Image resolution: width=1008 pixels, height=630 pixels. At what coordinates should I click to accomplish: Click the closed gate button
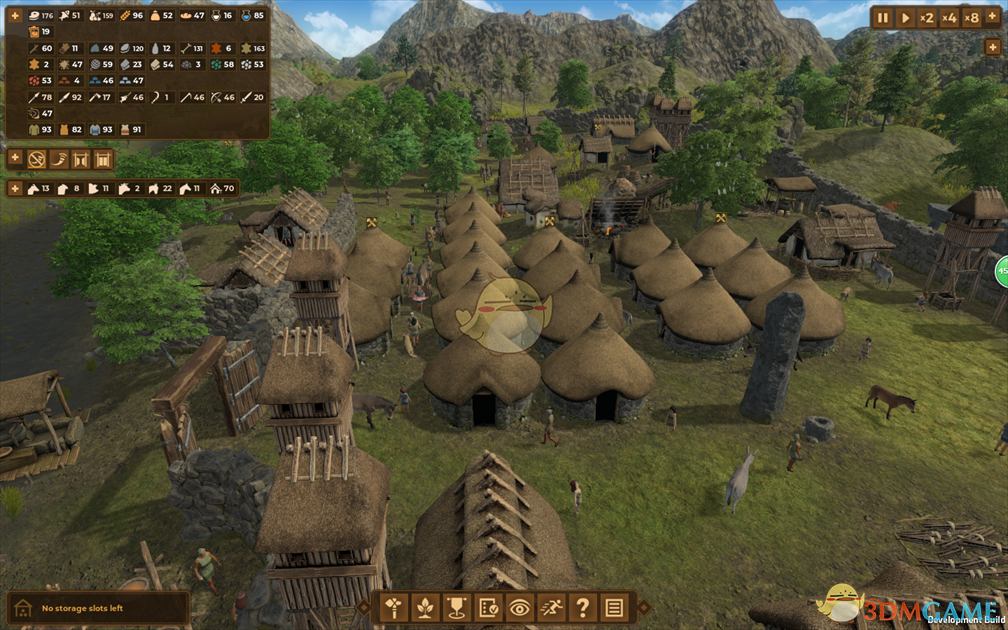pos(103,159)
